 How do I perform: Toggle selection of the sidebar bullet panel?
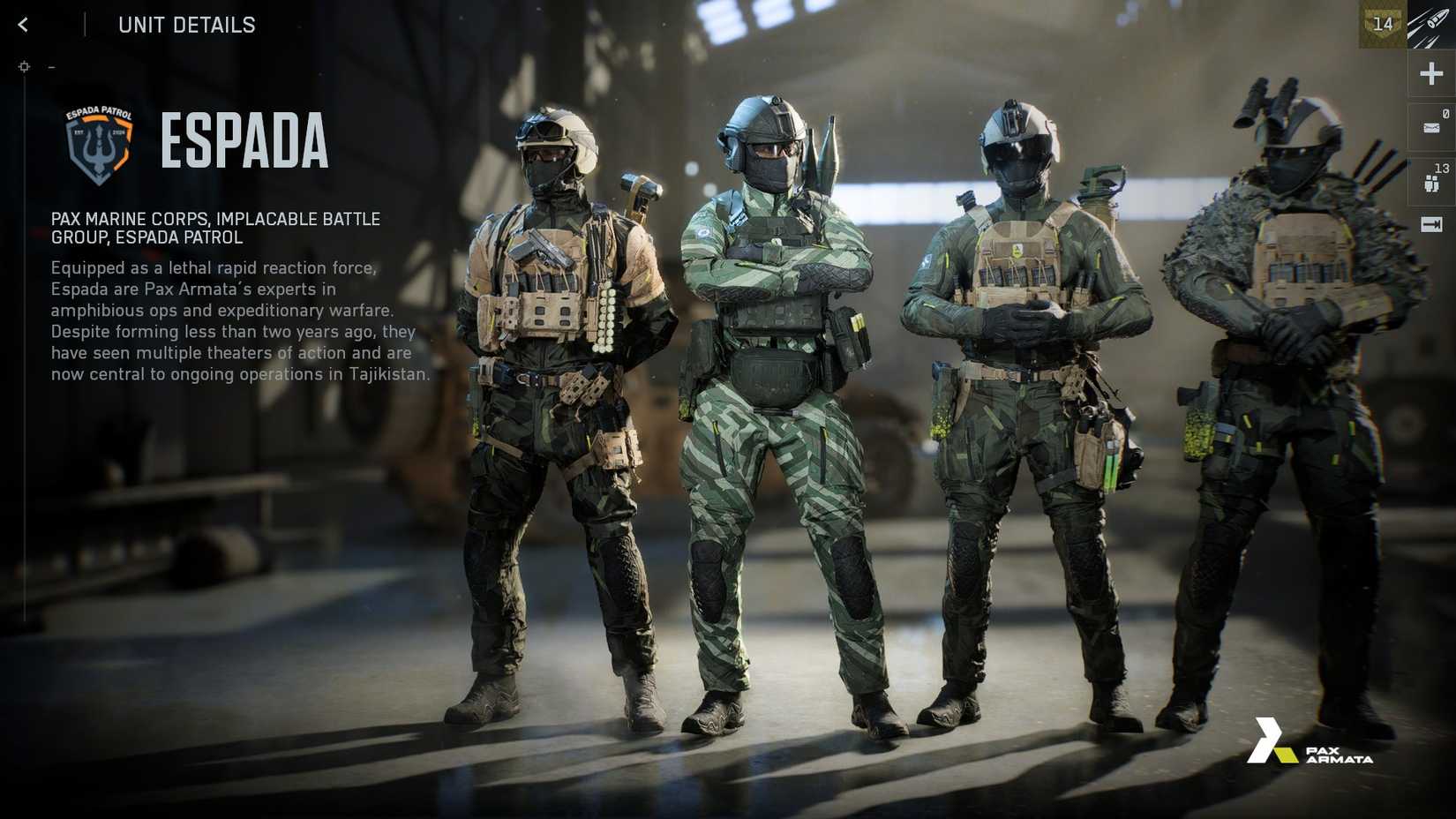1430,24
